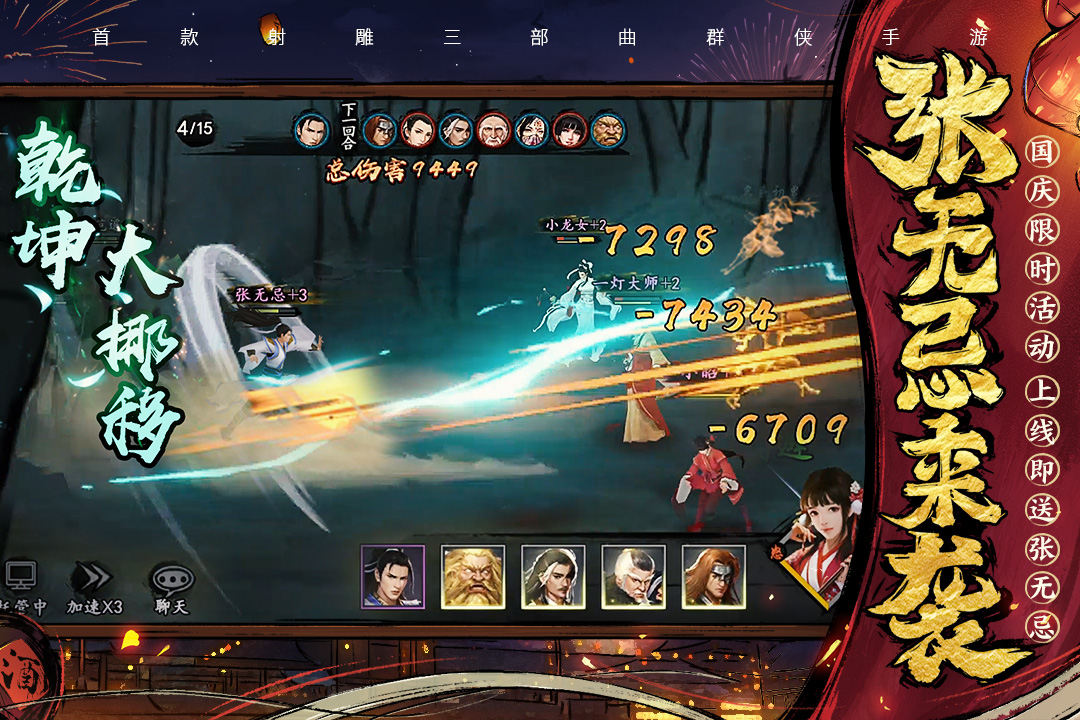This screenshot has width=1080, height=720.
Task: Click the bald white-bearded elder turn icon
Action: click(x=492, y=130)
